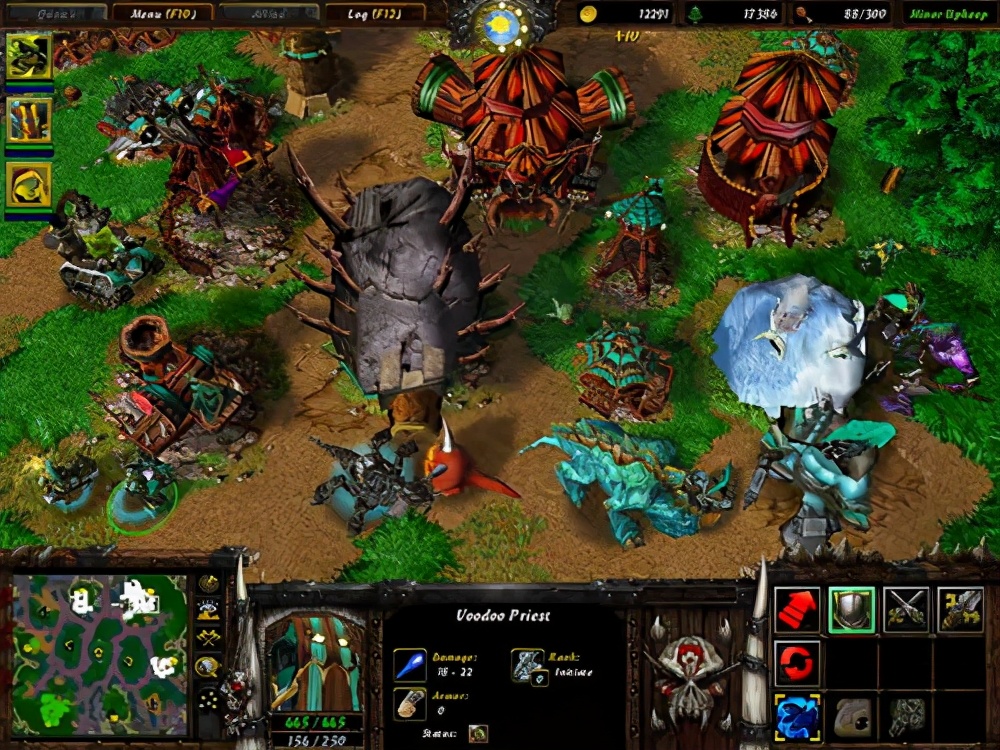
Task: Select the Attack command (crossed swords)
Action: point(905,610)
